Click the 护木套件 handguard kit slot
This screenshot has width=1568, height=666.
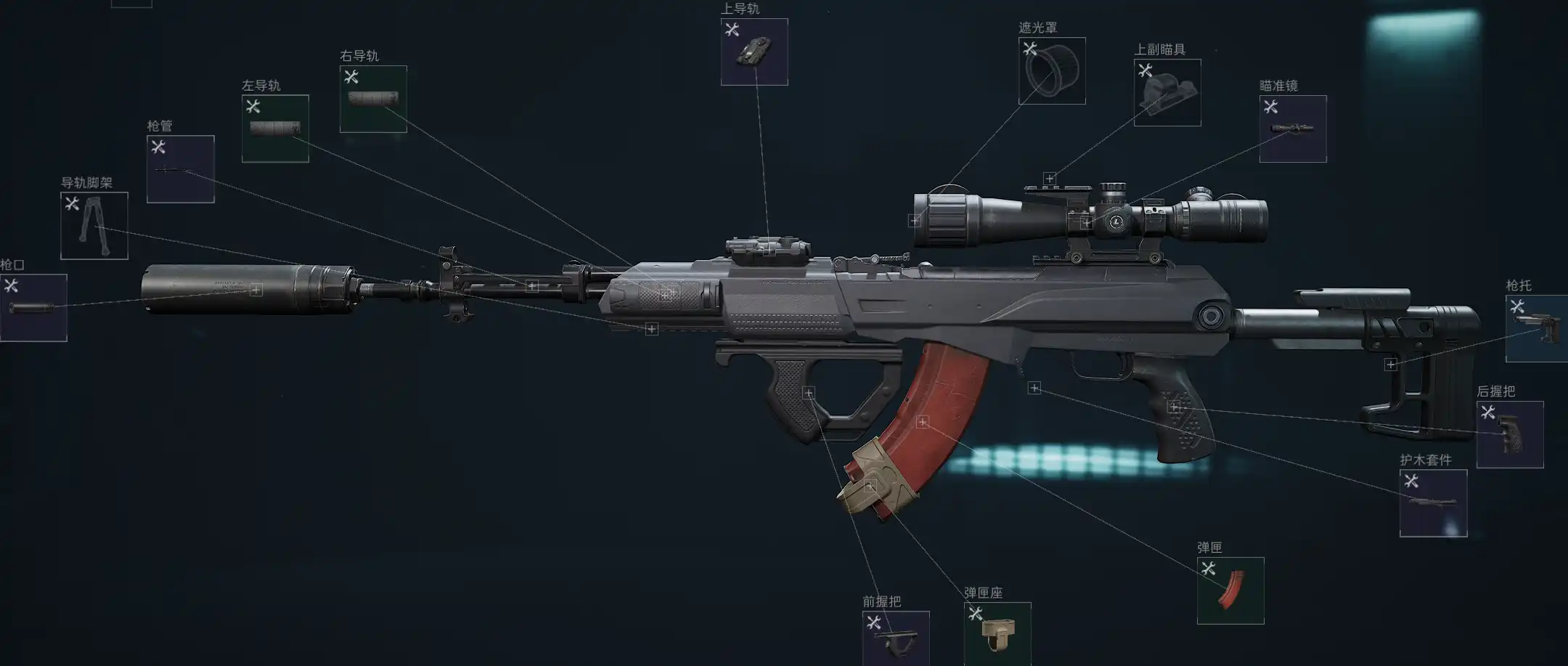pyautogui.click(x=1433, y=503)
